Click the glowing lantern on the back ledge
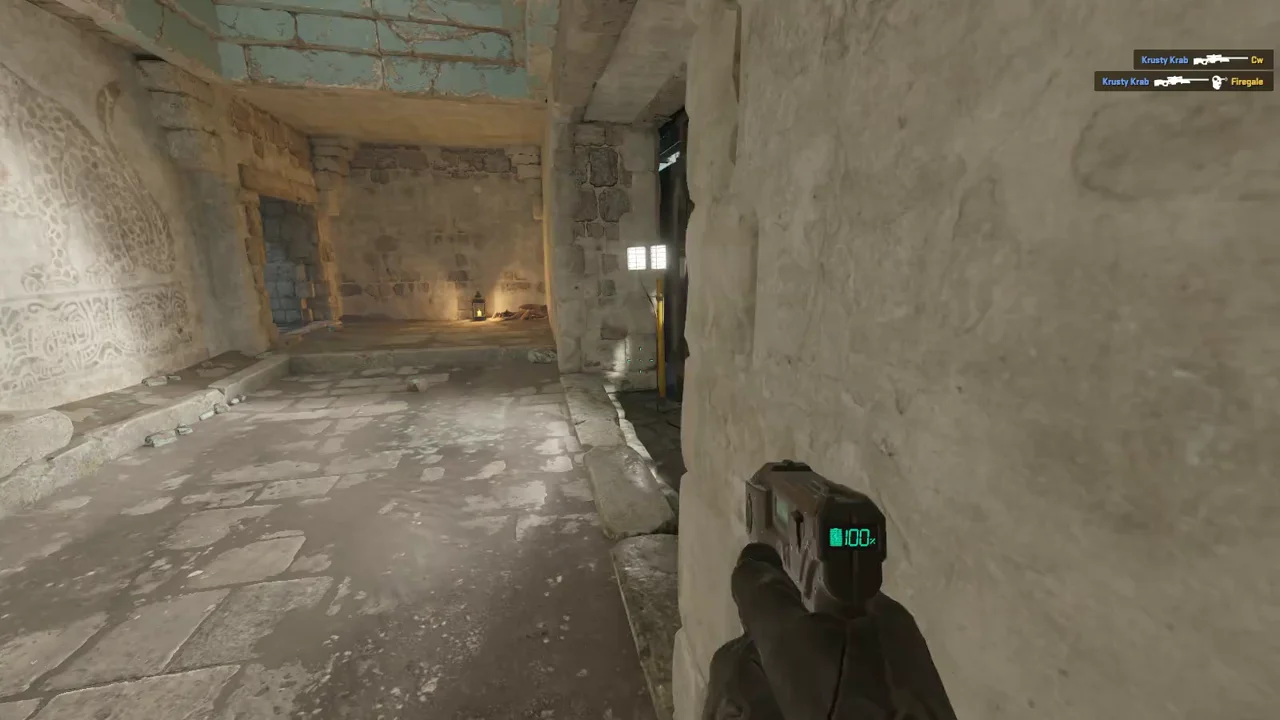Screen dimensions: 1280x720 pos(477,308)
